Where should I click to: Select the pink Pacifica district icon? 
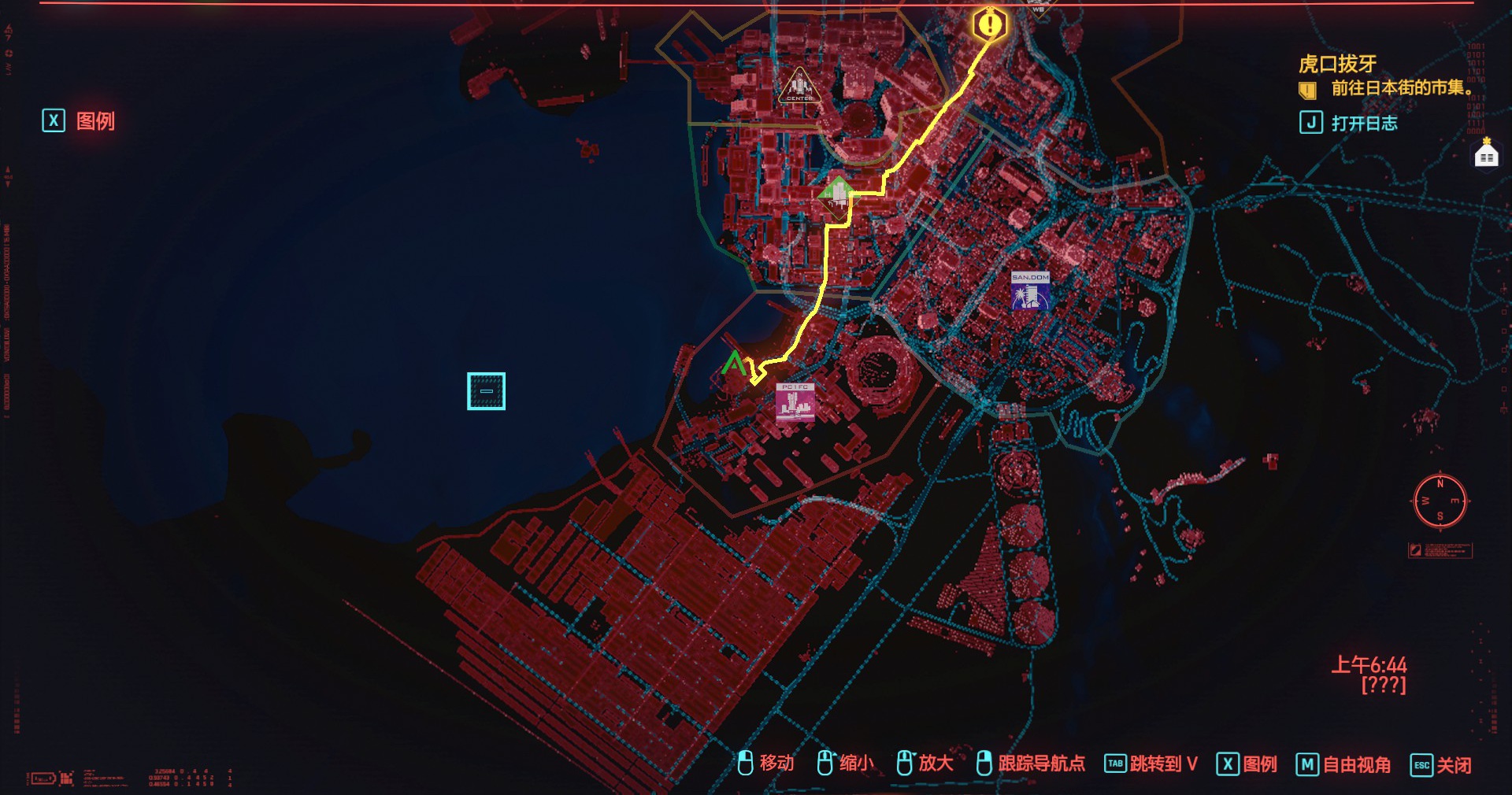click(795, 402)
